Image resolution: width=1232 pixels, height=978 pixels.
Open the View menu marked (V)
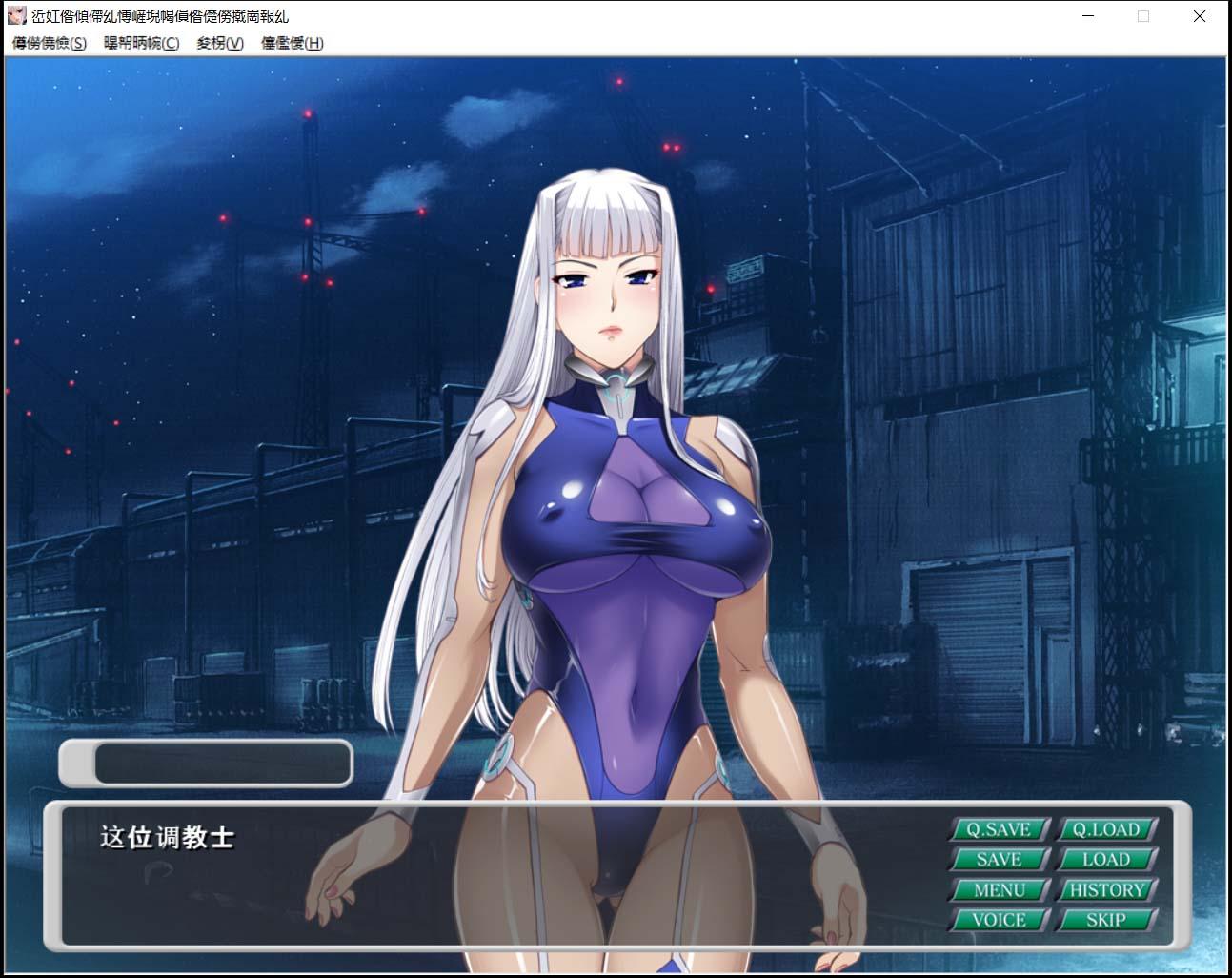coord(218,44)
